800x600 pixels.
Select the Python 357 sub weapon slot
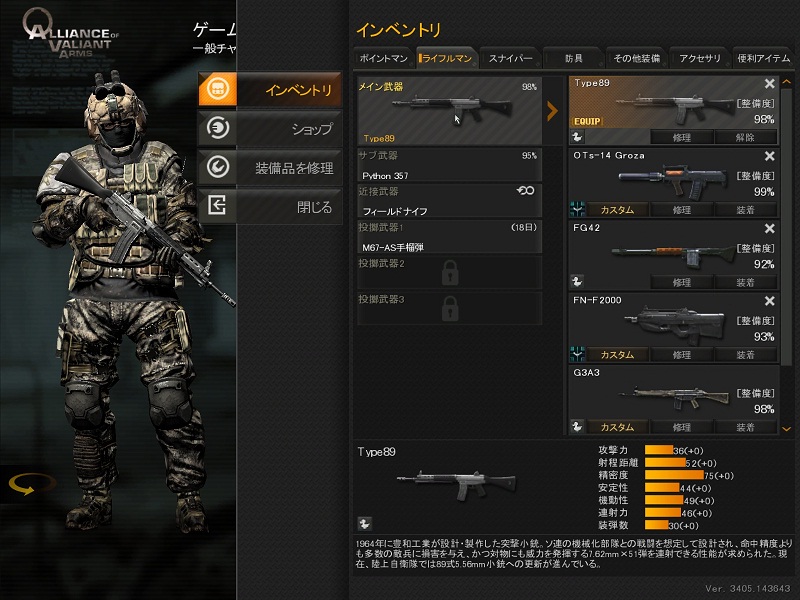coord(449,166)
